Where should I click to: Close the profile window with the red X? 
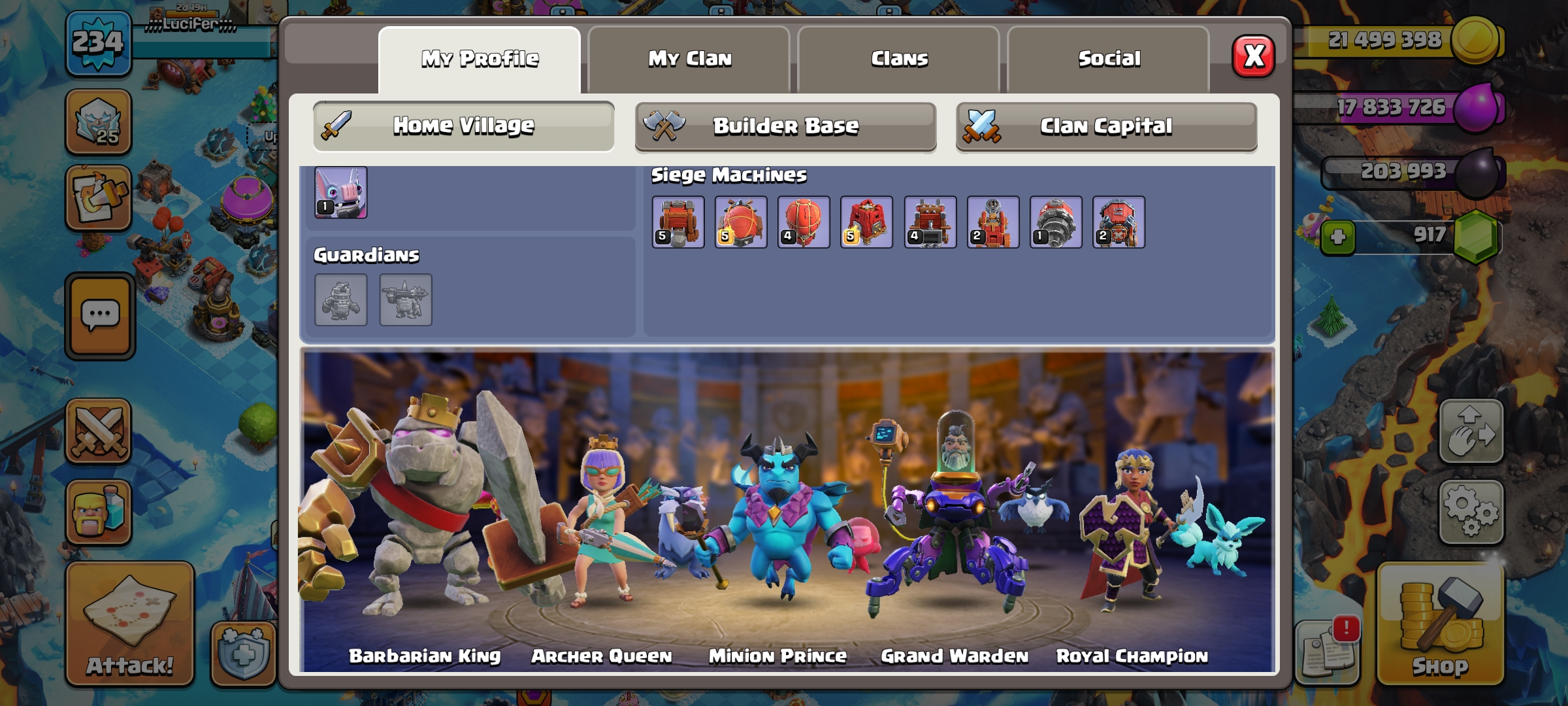[1253, 57]
